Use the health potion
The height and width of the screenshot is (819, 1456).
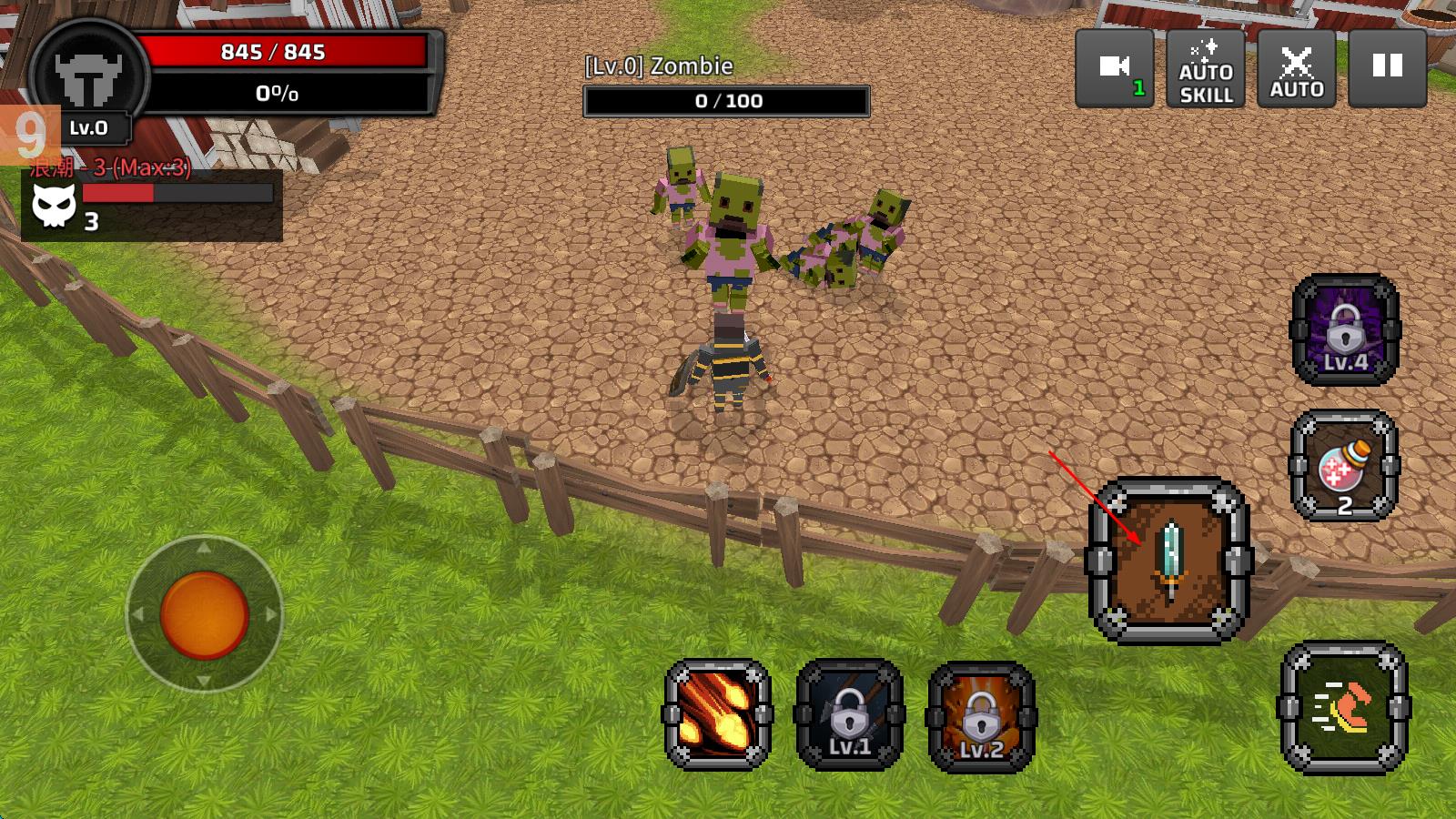point(1344,466)
